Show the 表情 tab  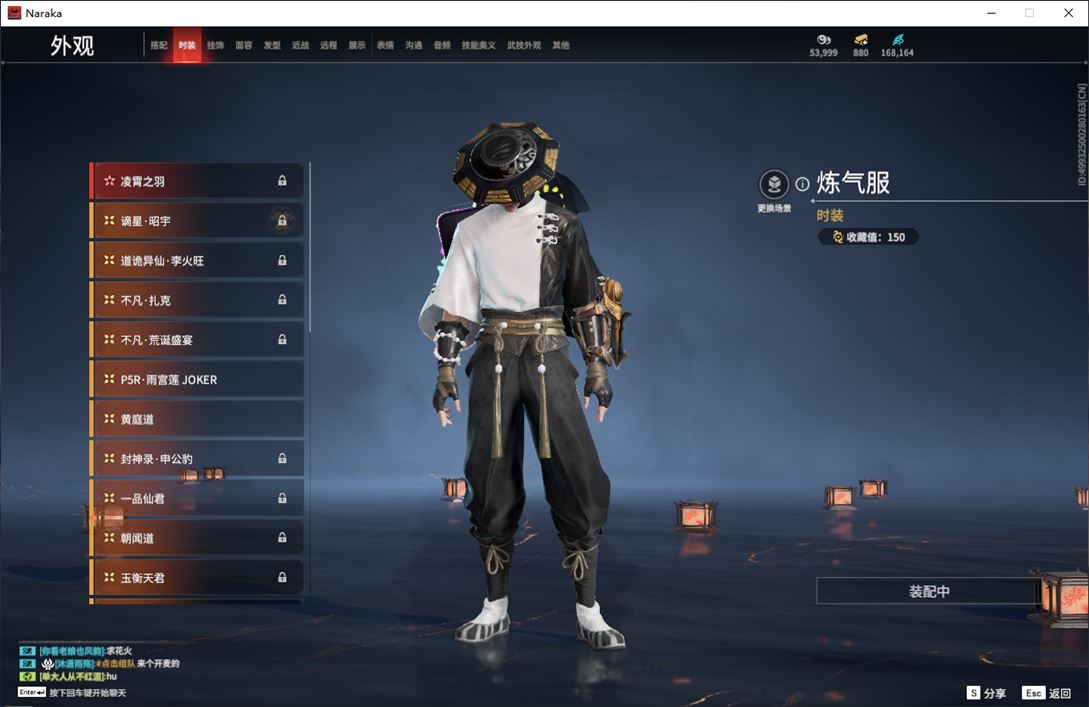385,46
